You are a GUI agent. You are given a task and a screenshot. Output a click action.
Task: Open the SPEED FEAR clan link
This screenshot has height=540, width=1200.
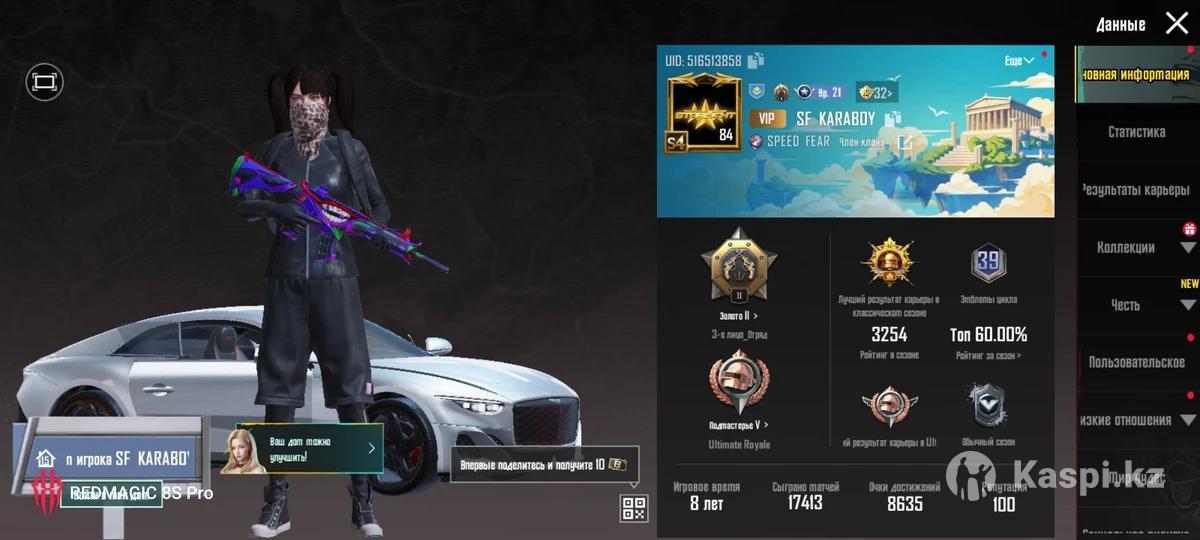[x=904, y=142]
